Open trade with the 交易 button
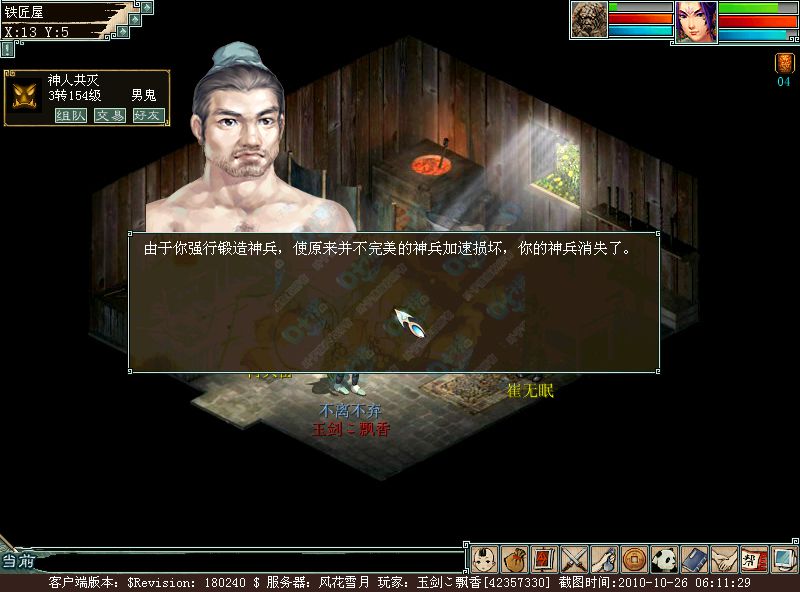The height and width of the screenshot is (592, 800). tap(109, 115)
